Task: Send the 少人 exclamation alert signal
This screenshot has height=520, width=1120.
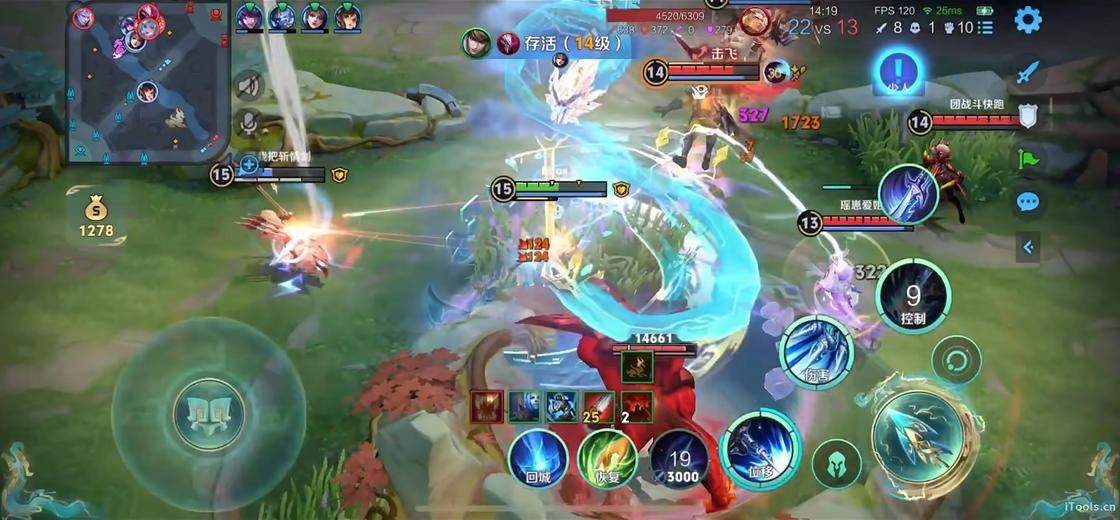Action: coord(899,72)
